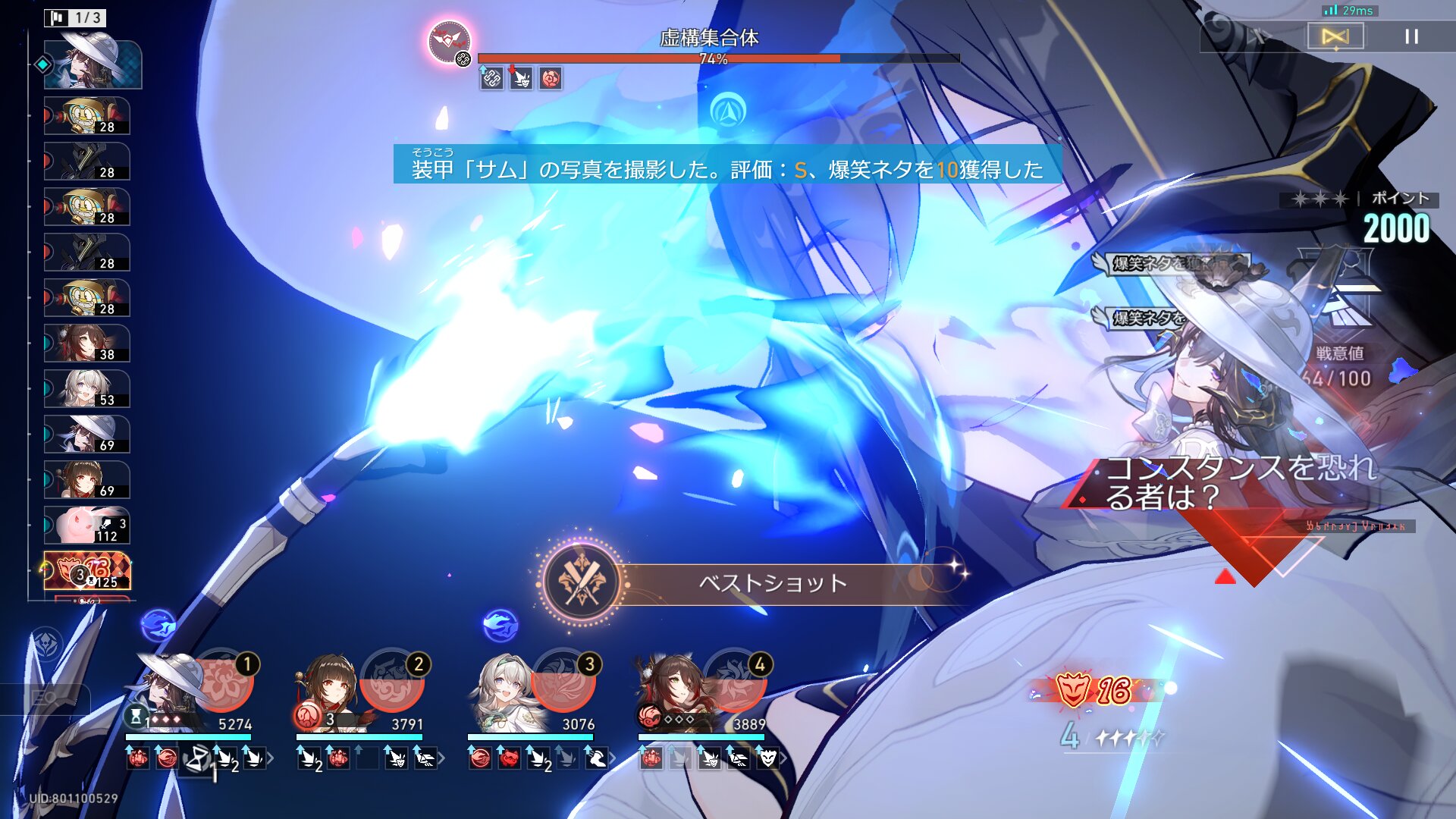The height and width of the screenshot is (819, 1456).
Task: Open the boss target icon by the HP bar
Action: click(x=449, y=42)
